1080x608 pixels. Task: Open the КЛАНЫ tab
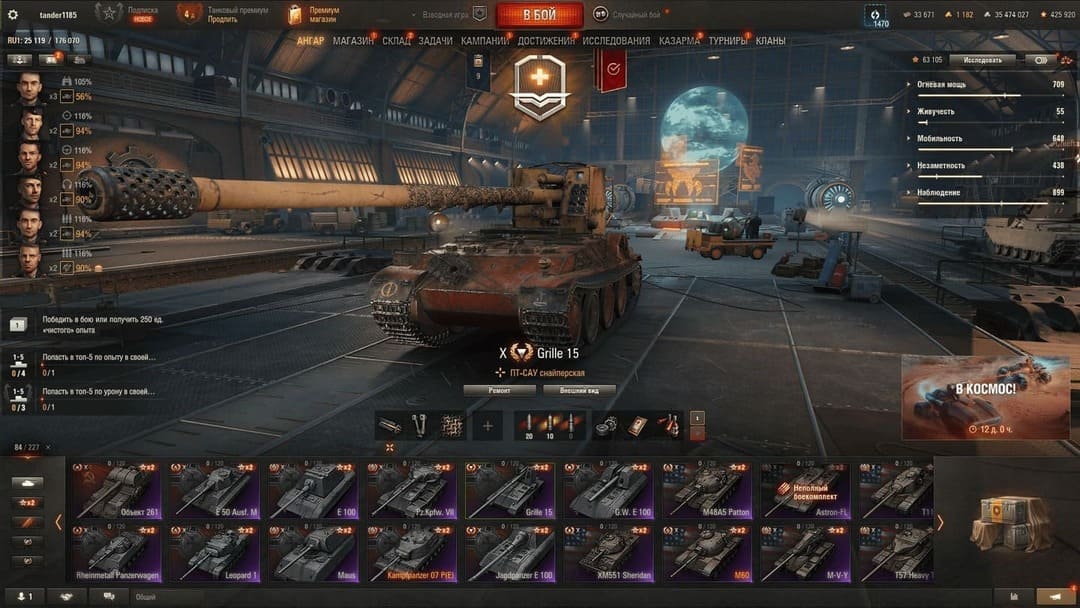(x=770, y=41)
